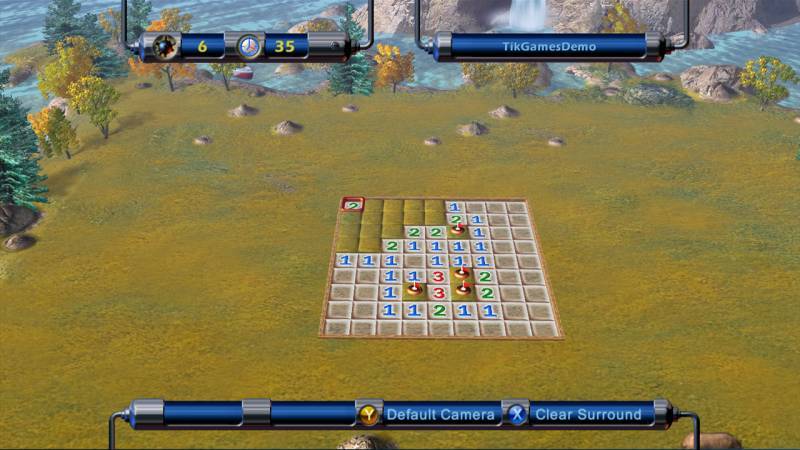Choose the red 3 tile with one adjacent flag

[x=437, y=275]
